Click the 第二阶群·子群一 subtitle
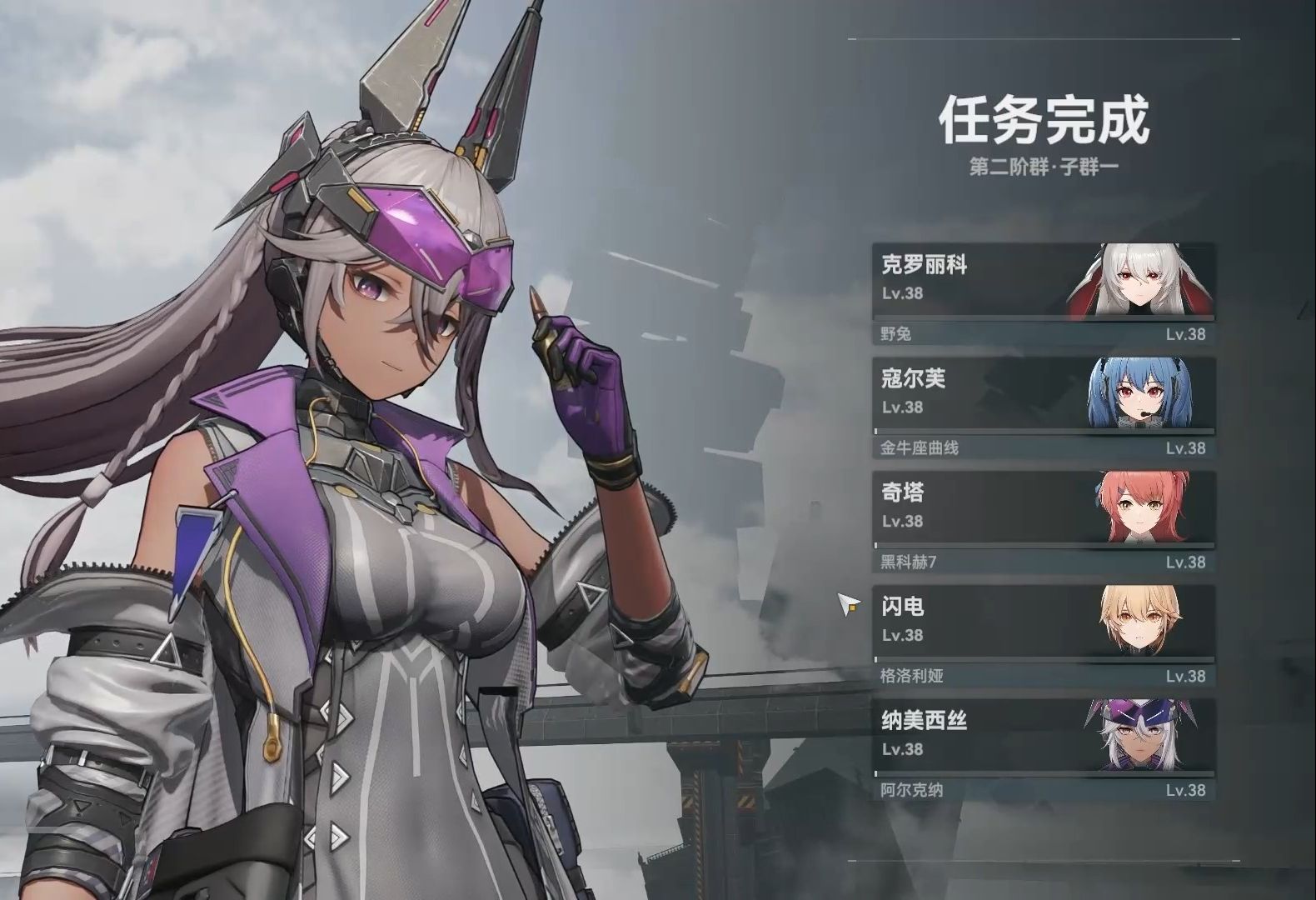1316x900 pixels. 1045,167
